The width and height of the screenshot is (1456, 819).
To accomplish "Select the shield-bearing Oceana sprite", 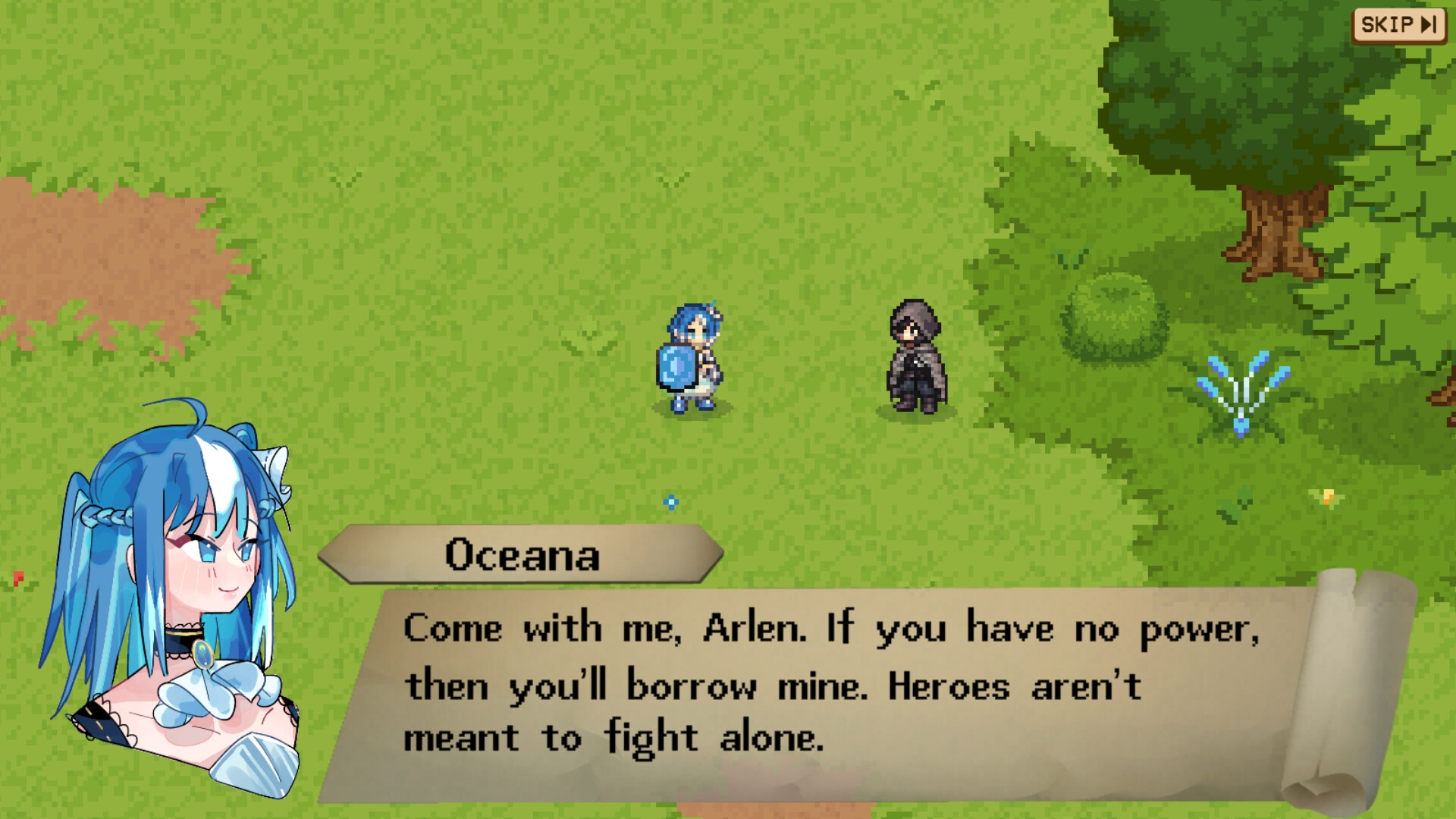I will [x=689, y=356].
